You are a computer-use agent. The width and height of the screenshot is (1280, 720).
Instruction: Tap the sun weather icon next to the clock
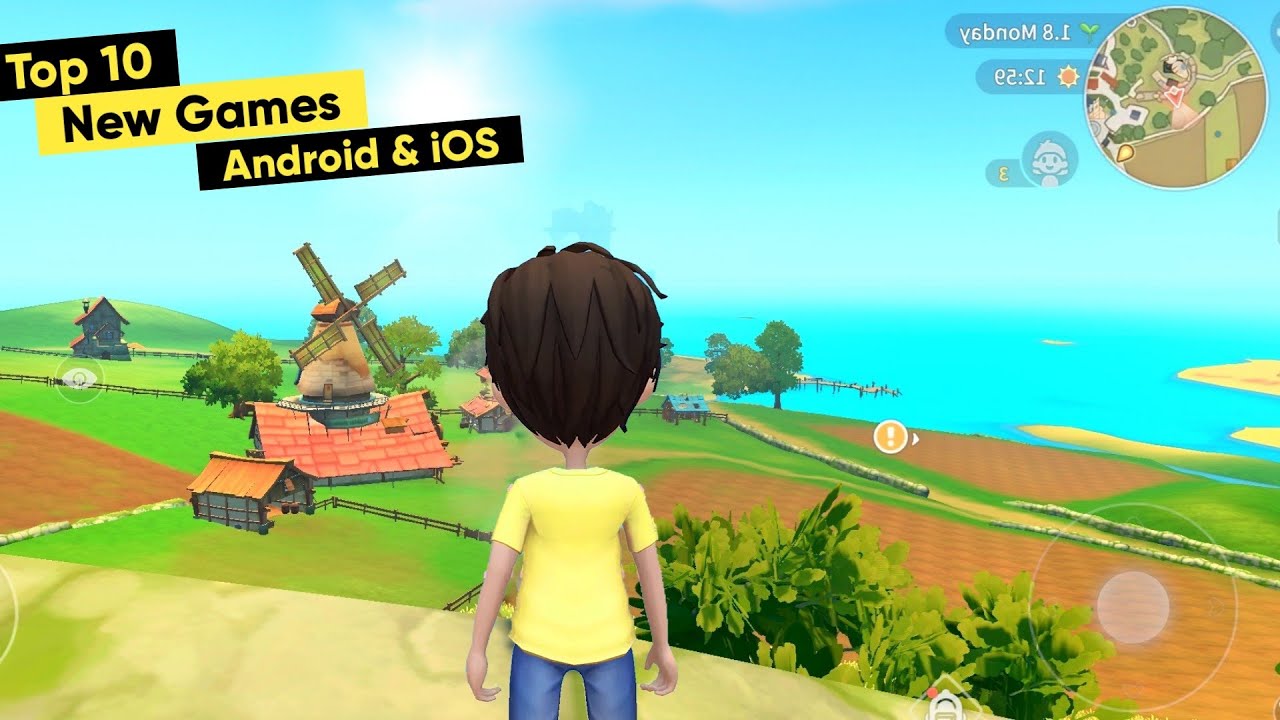tap(1068, 78)
